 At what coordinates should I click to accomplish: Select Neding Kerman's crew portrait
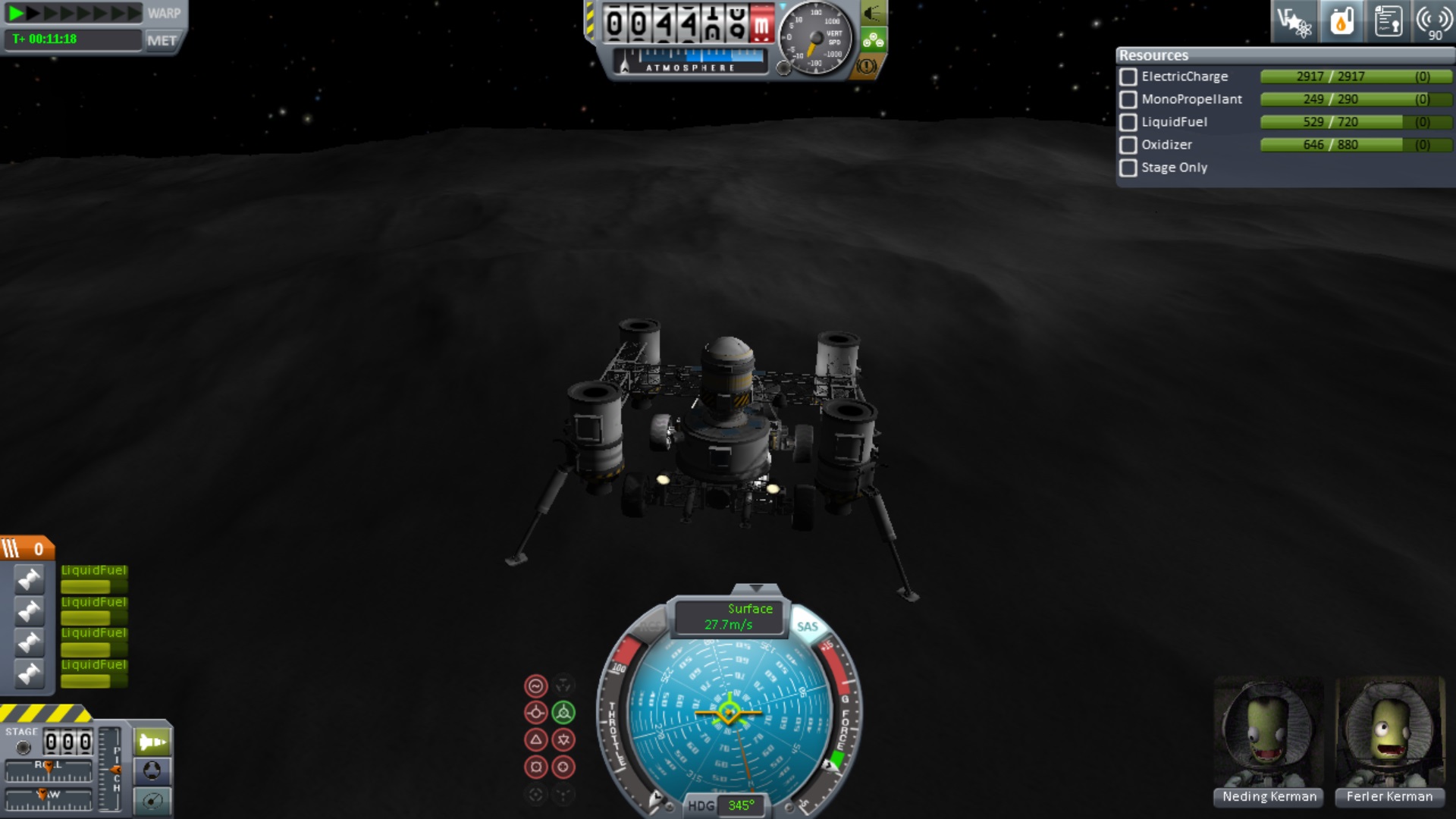[1268, 734]
